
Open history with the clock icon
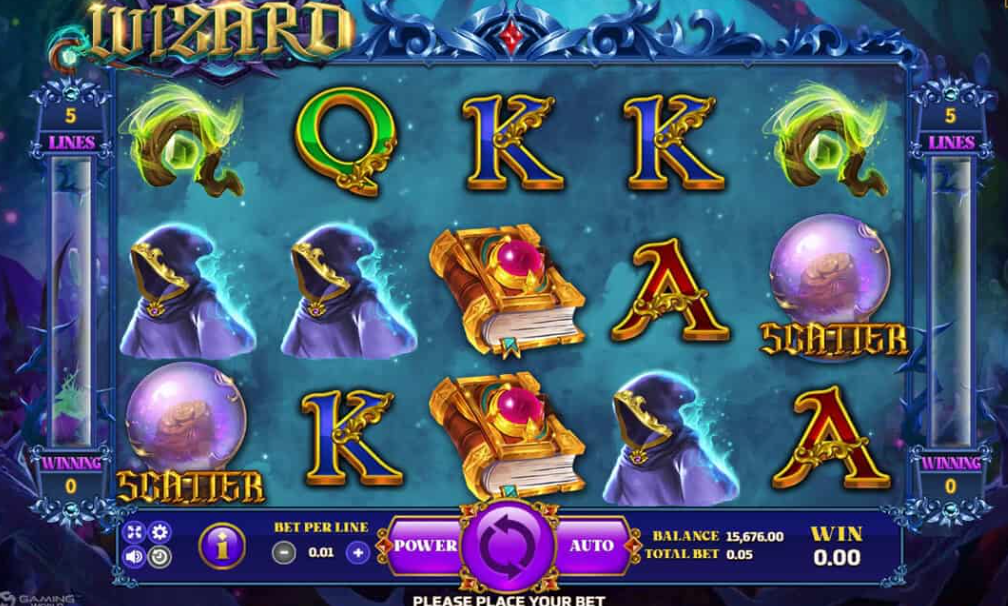point(160,556)
